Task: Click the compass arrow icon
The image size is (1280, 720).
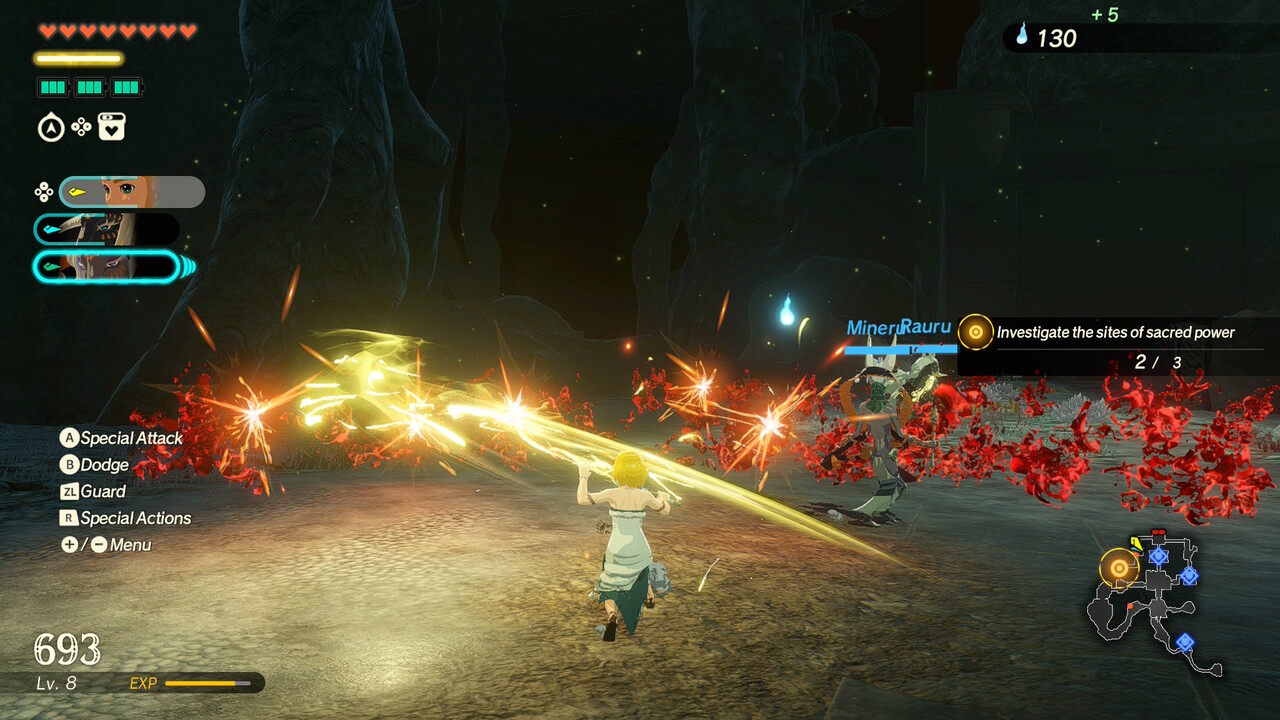Action: (50, 128)
